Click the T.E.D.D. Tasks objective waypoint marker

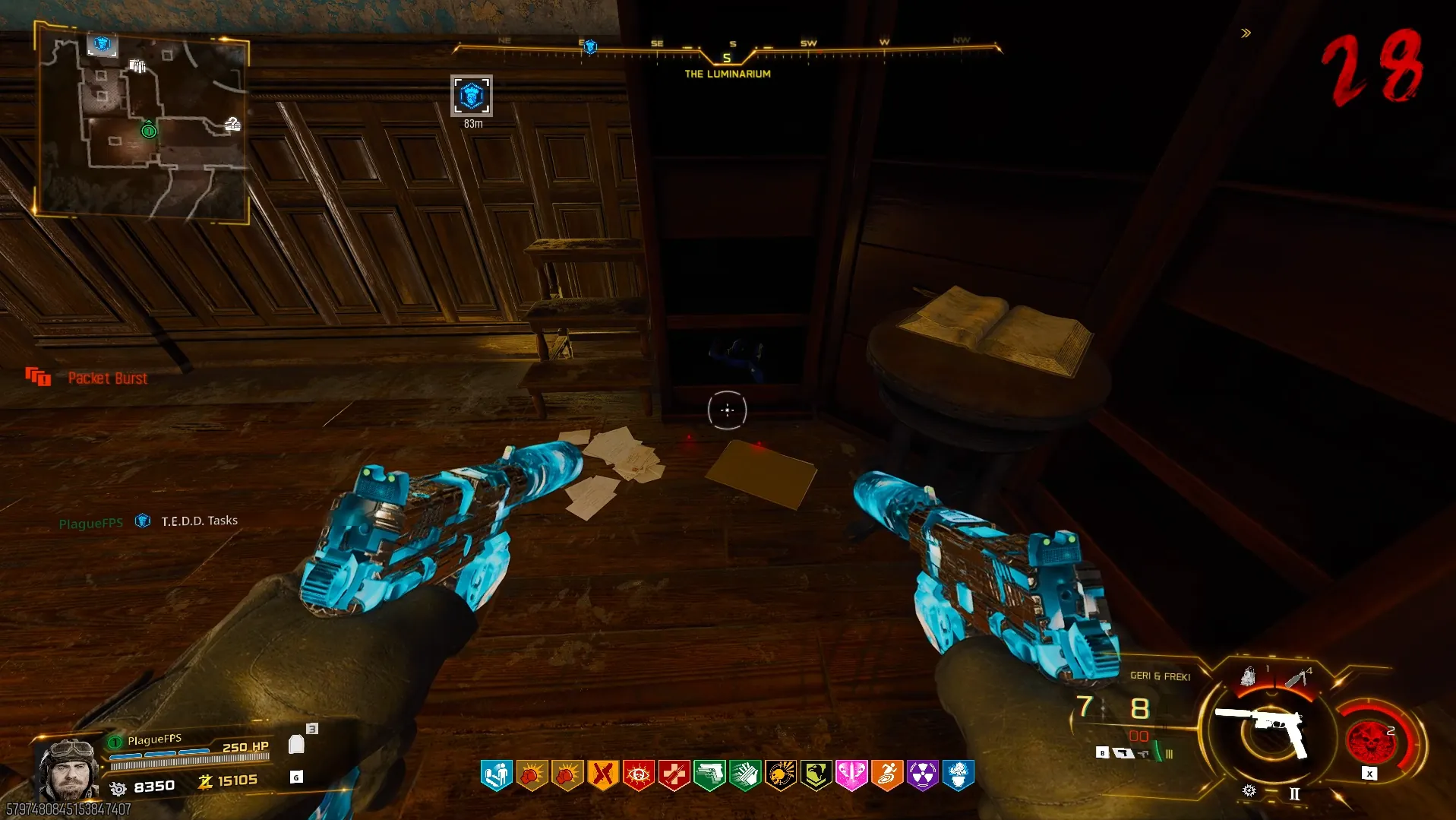[471, 96]
